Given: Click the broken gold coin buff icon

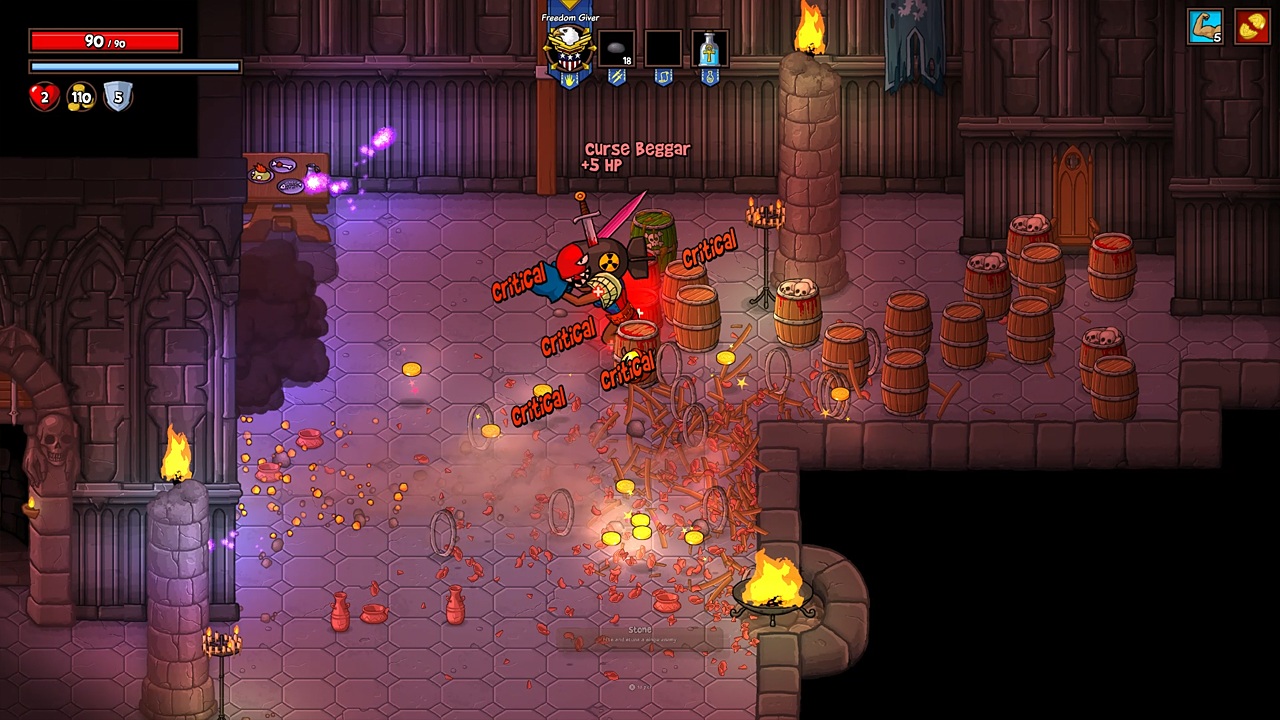Looking at the screenshot, I should coord(1250,28).
